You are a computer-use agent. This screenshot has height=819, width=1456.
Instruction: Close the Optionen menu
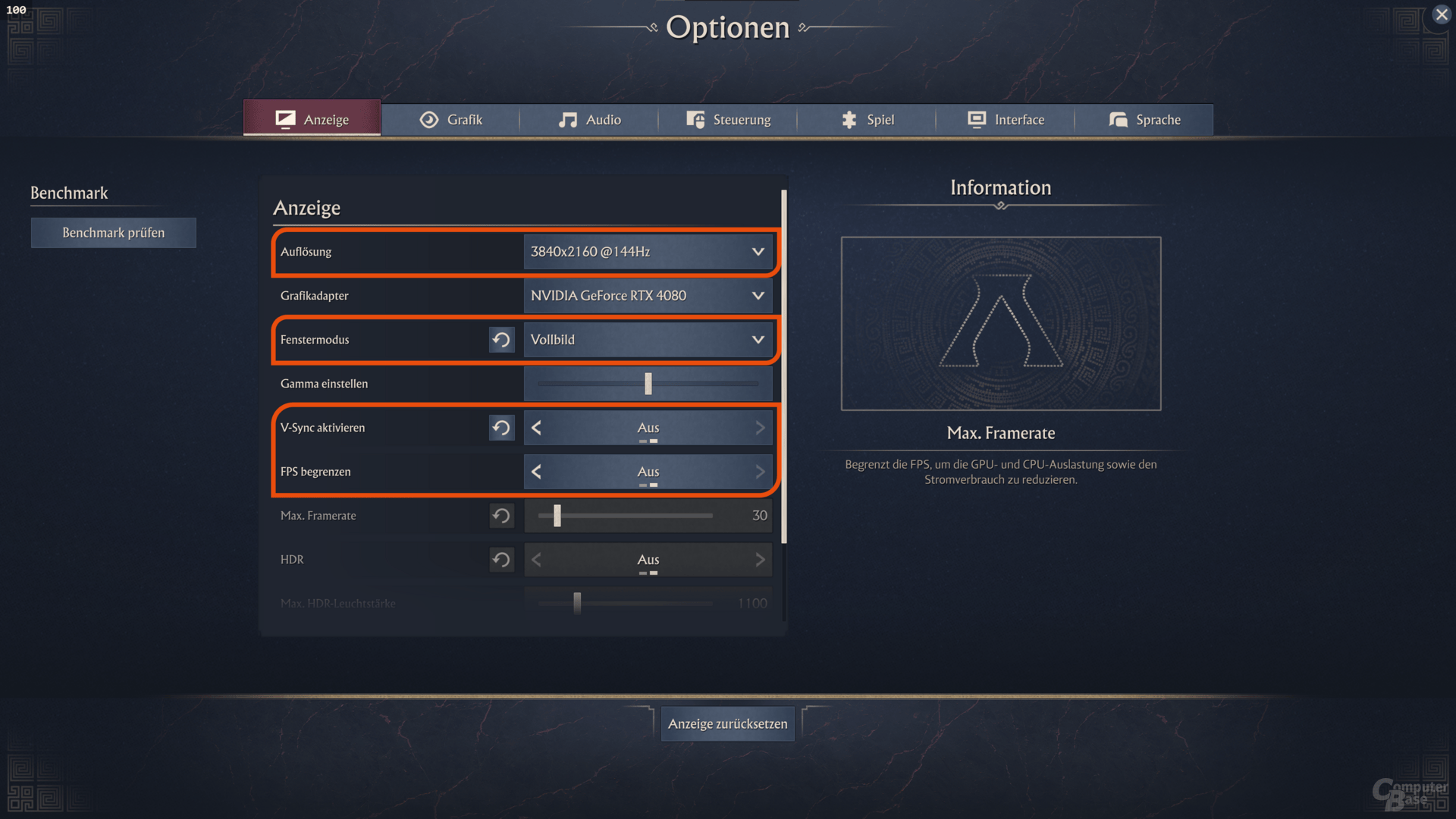click(x=1442, y=14)
